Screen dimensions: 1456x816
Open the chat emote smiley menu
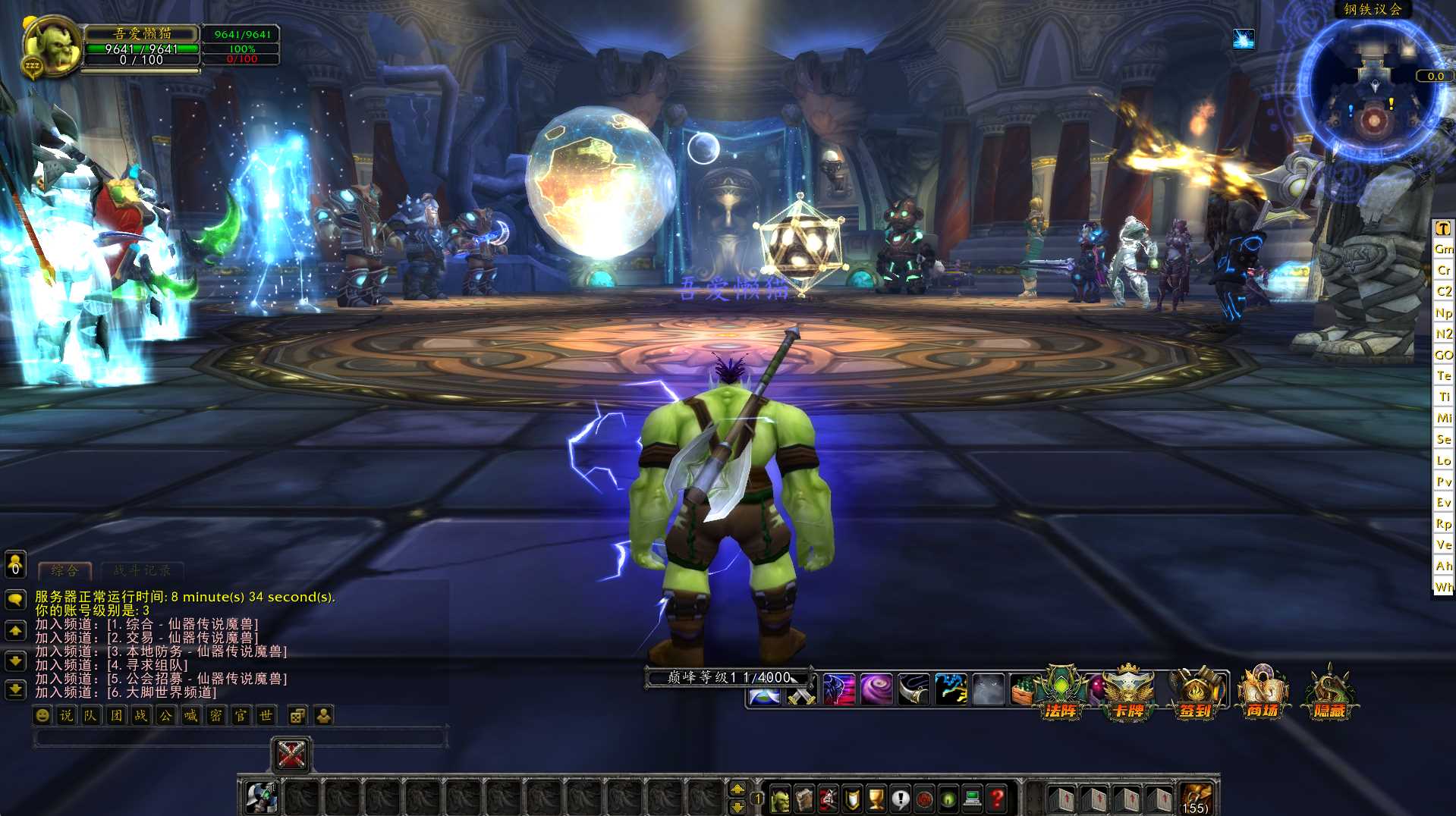click(43, 715)
